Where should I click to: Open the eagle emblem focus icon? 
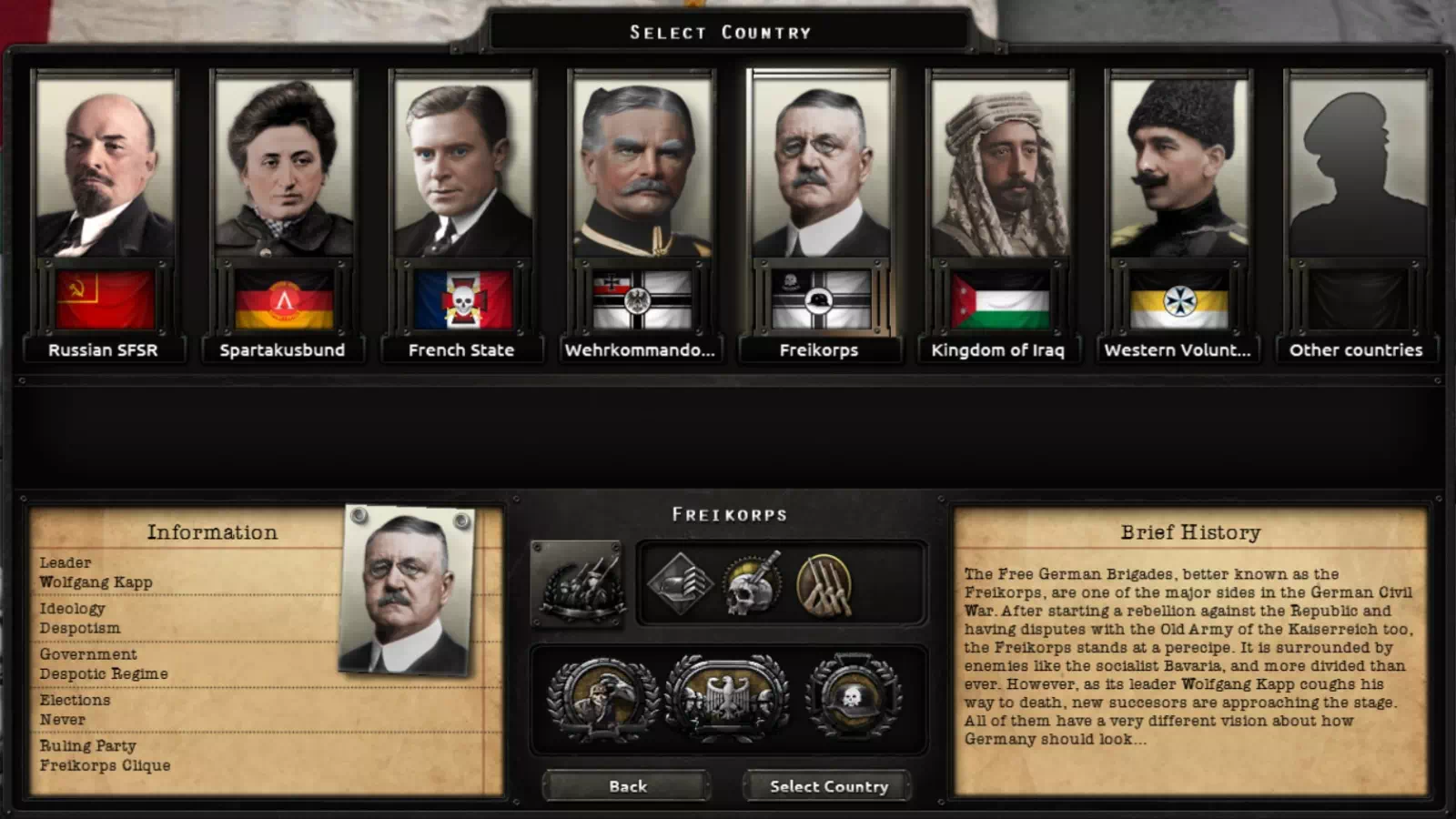[x=728, y=698]
